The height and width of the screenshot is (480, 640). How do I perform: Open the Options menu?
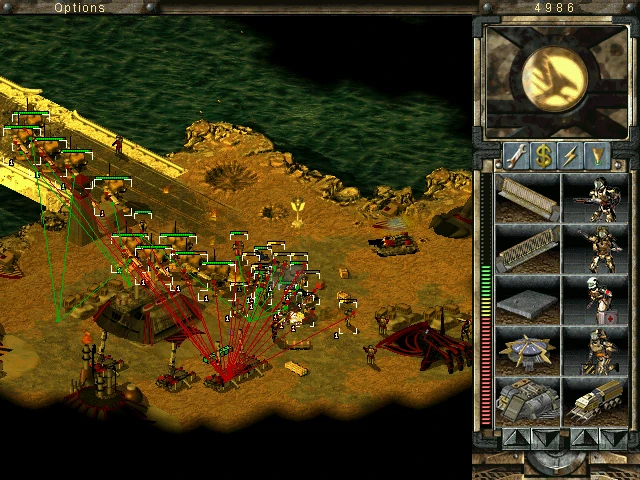79,8
